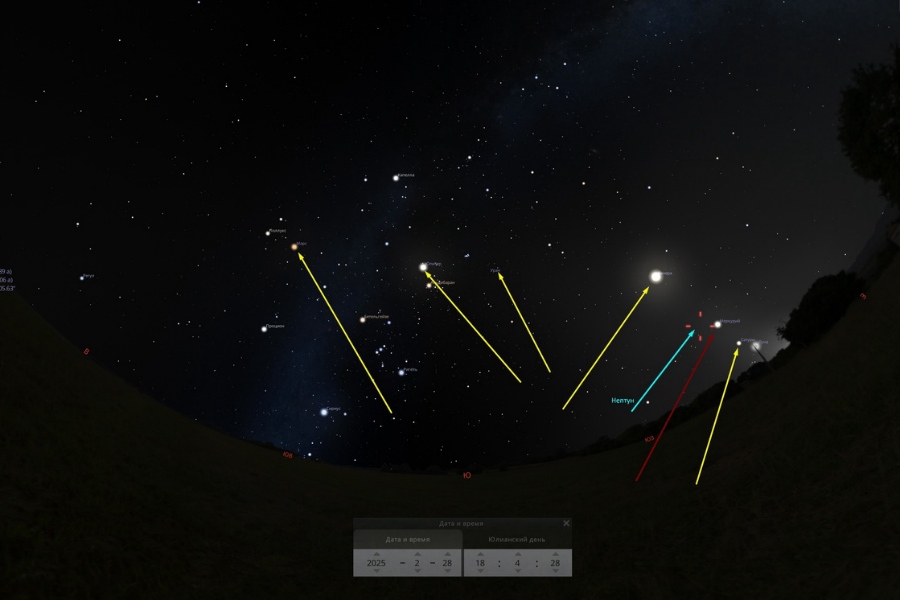The image size is (900, 600).
Task: Click the year field showing 2025
Action: tap(376, 563)
